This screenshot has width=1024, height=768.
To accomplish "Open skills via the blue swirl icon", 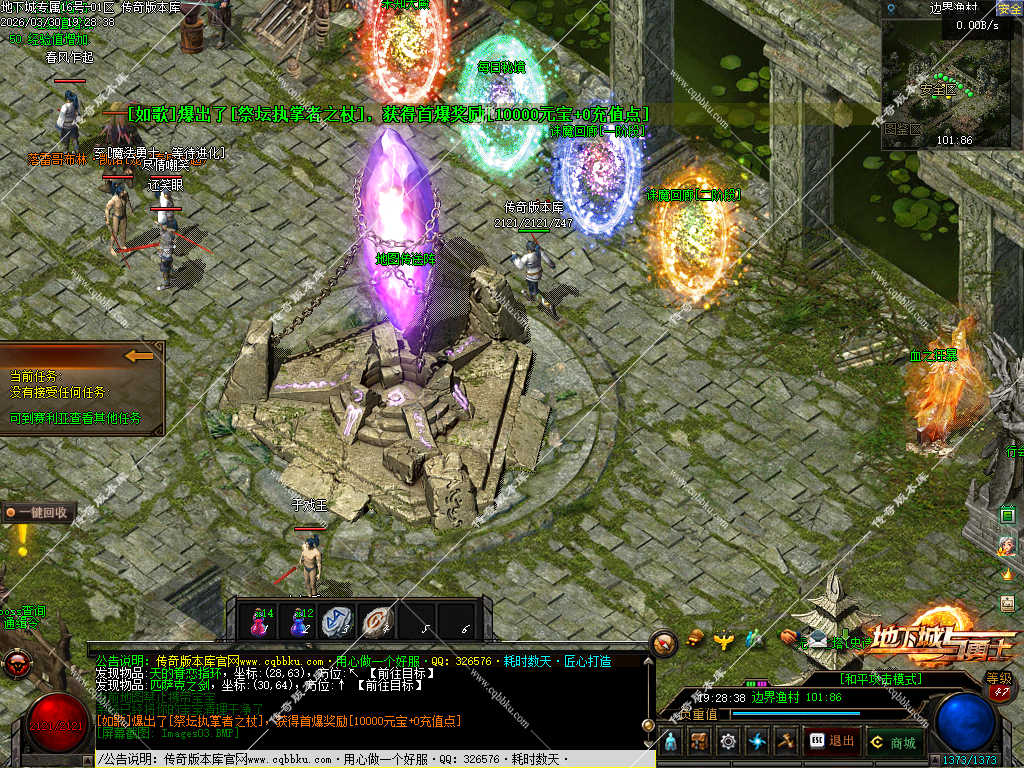I will [757, 741].
